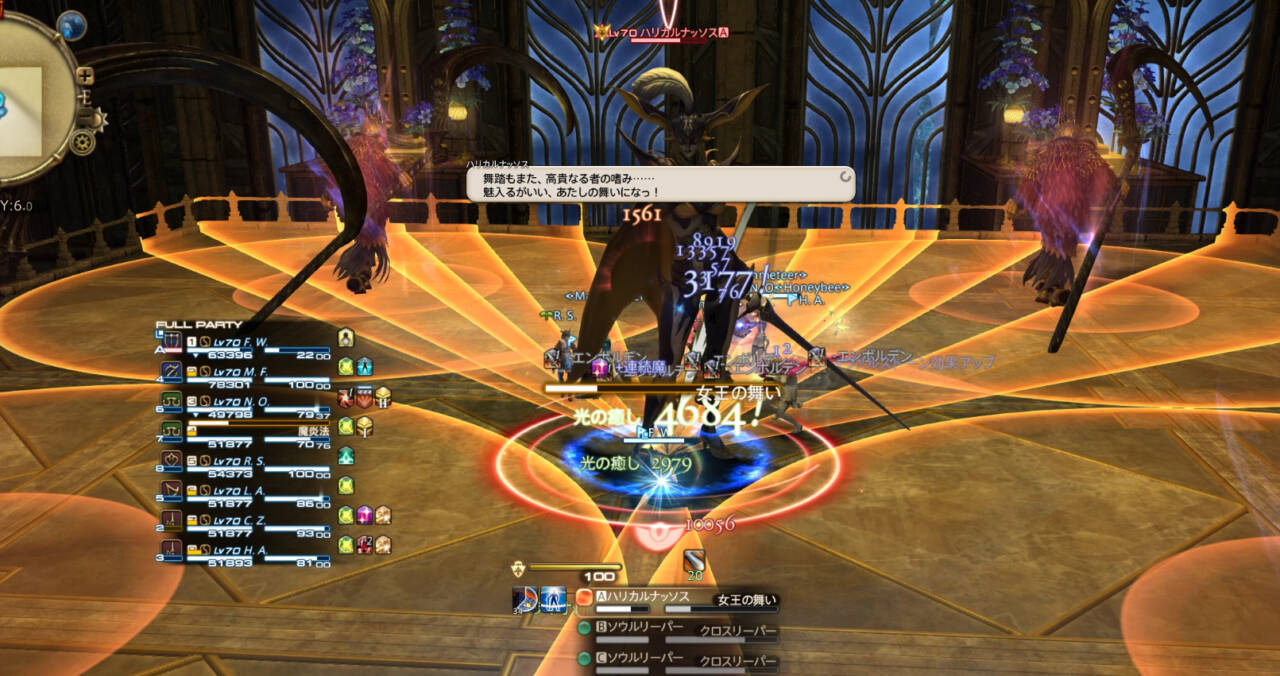Click the silver item icon showing 20
The height and width of the screenshot is (676, 1280).
click(694, 562)
